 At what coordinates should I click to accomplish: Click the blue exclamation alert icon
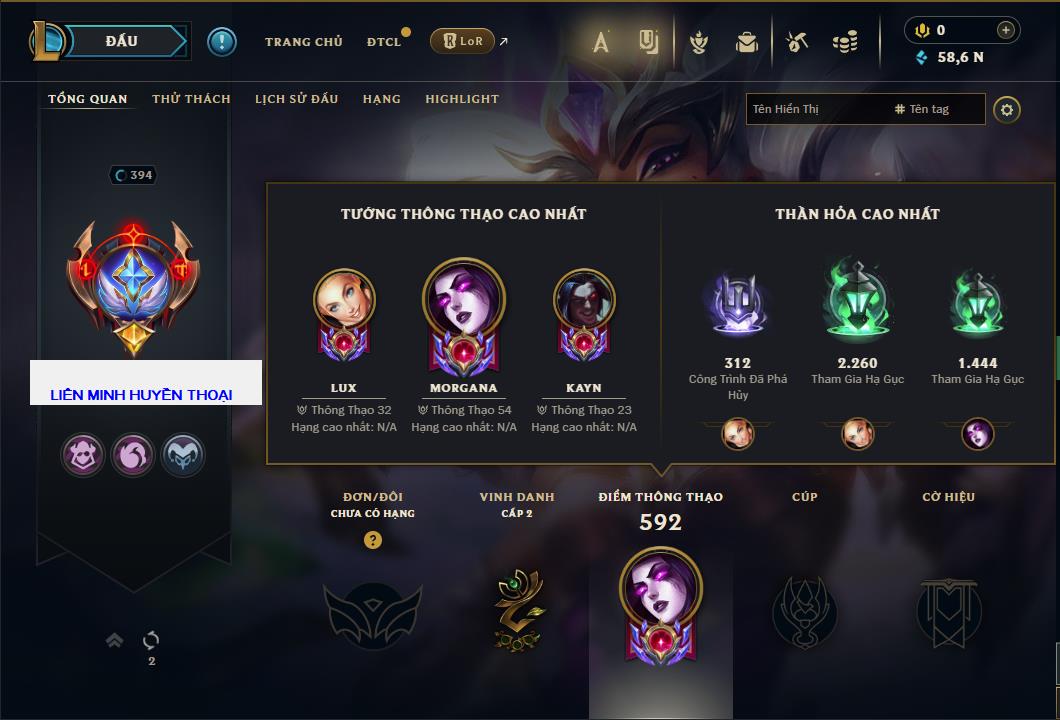pos(222,42)
